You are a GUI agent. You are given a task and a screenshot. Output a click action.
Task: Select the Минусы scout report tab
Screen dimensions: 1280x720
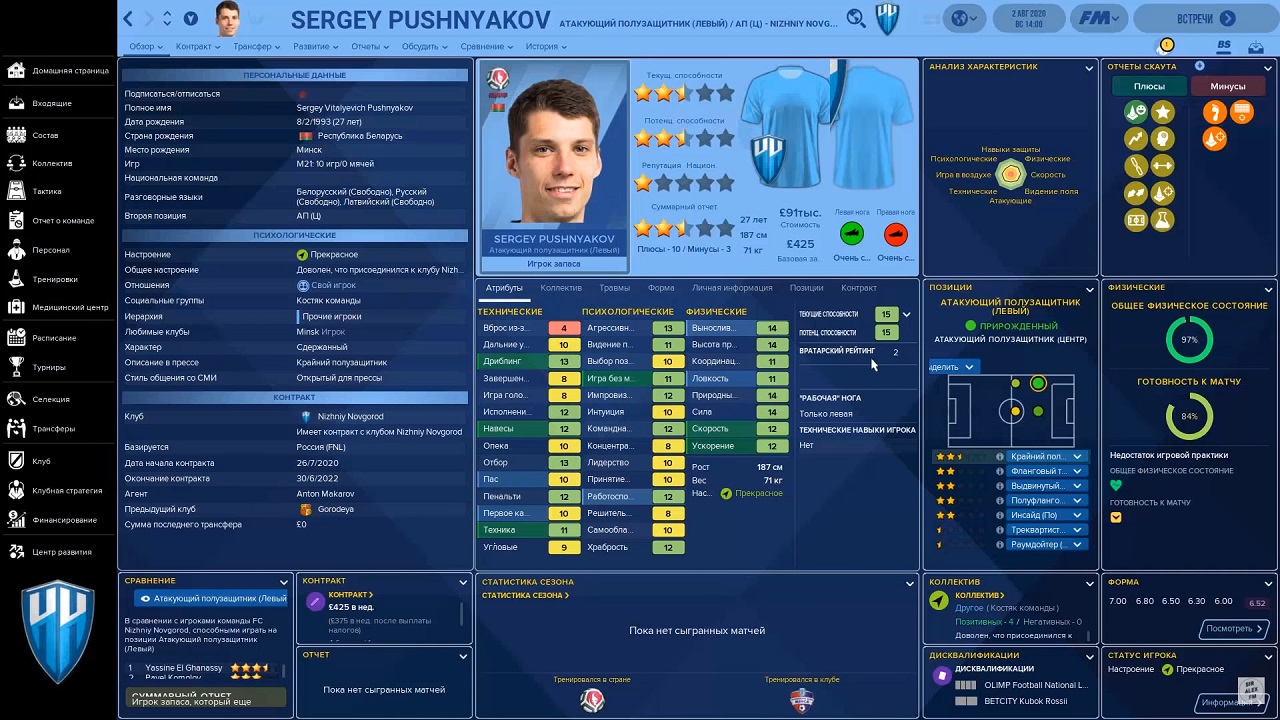click(x=1227, y=86)
